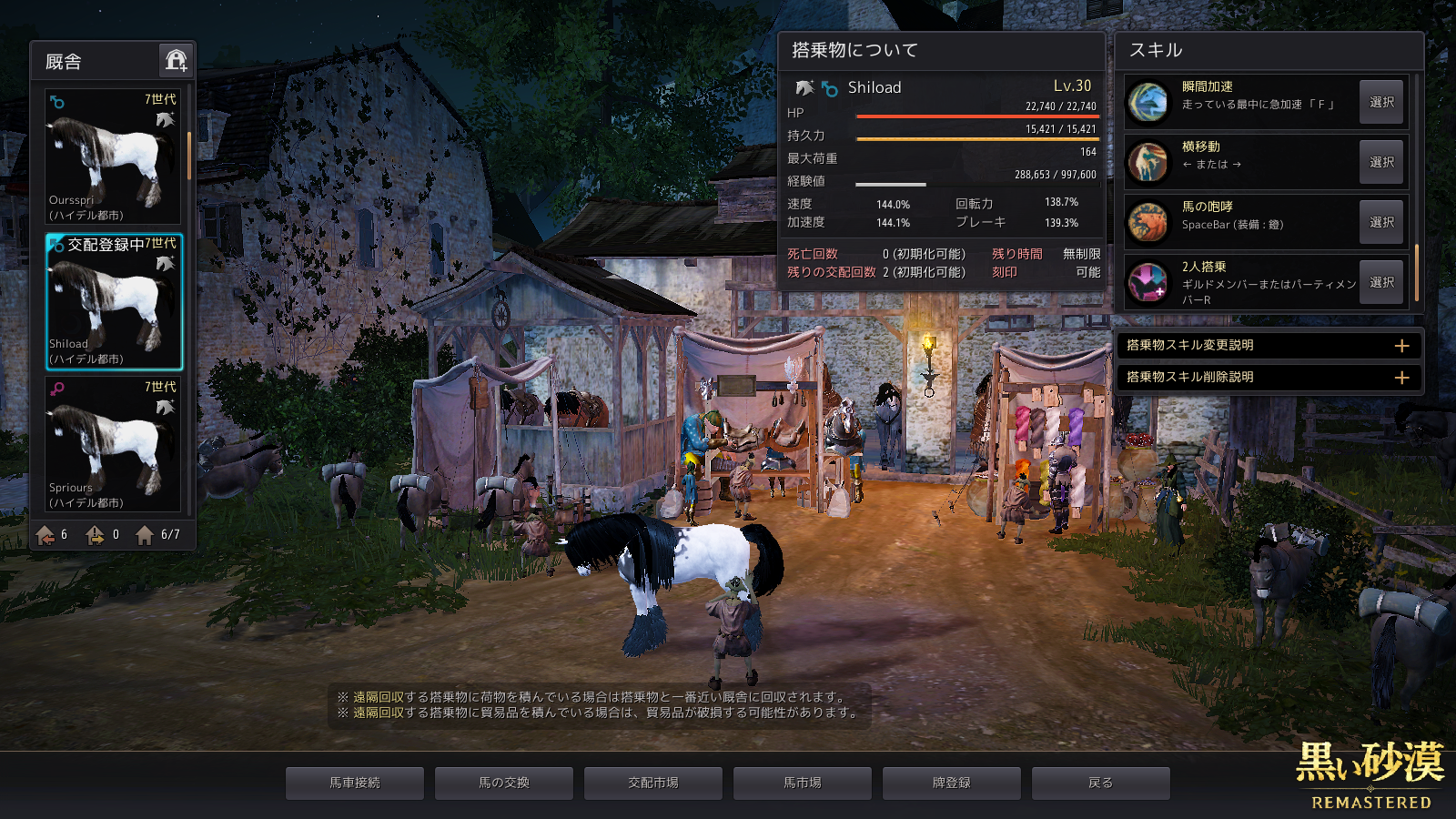The image size is (1456, 819).
Task: Click the 馬の咆哮 skill icon
Action: 1148,222
